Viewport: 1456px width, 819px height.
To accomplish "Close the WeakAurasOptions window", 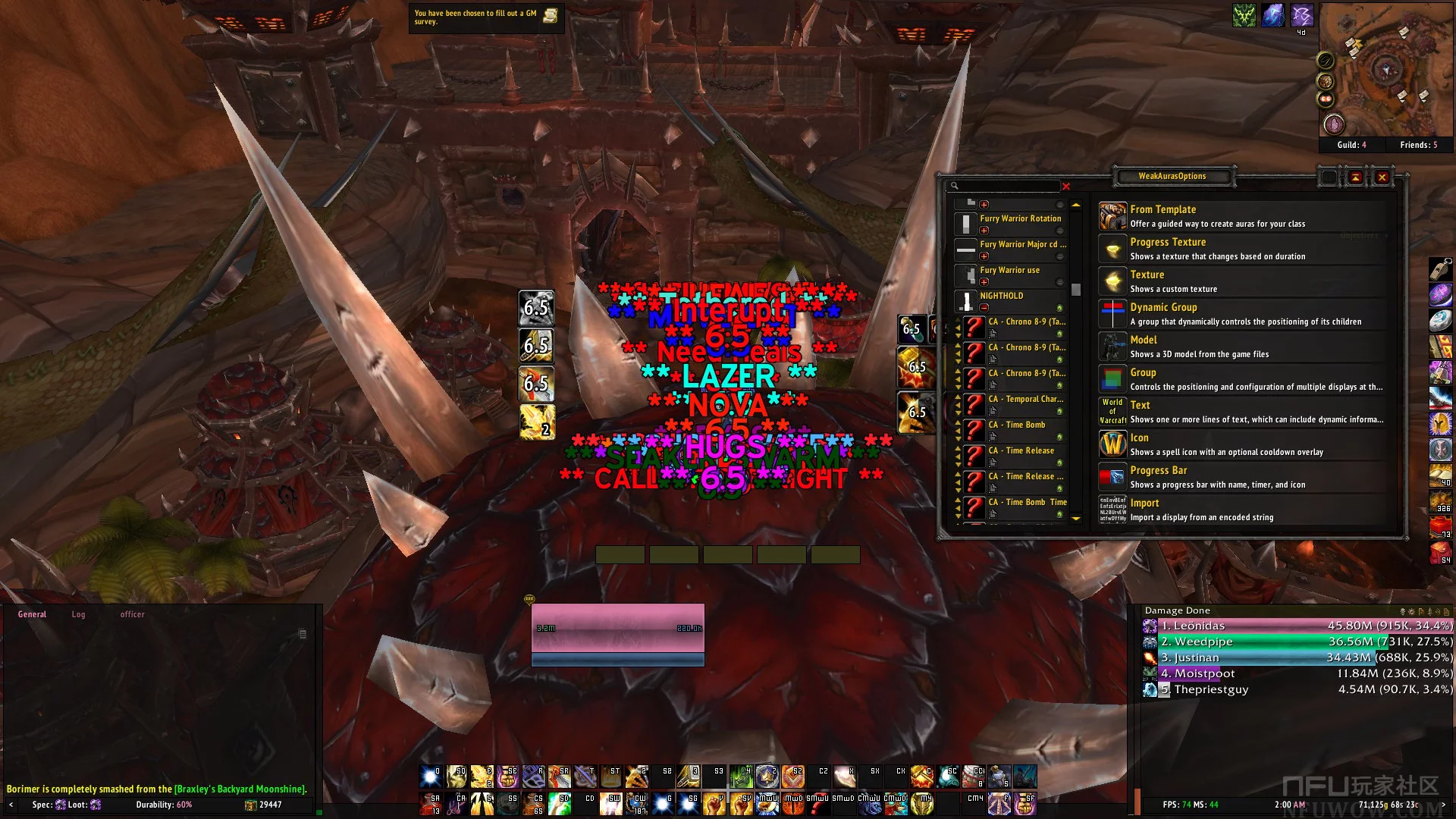I will (1382, 177).
